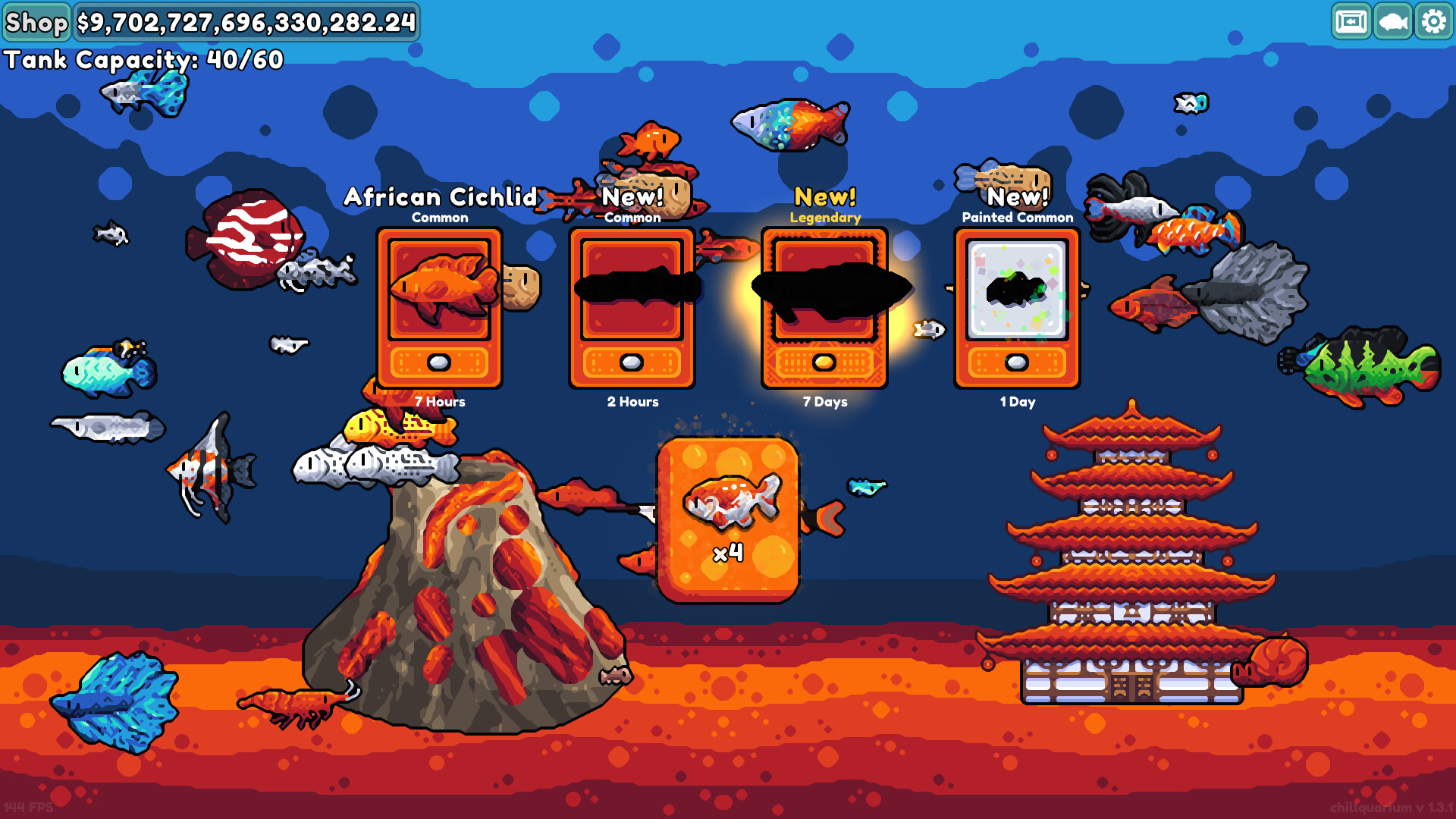Screen dimensions: 1456x819
Task: Open the Shop menu
Action: tap(36, 22)
